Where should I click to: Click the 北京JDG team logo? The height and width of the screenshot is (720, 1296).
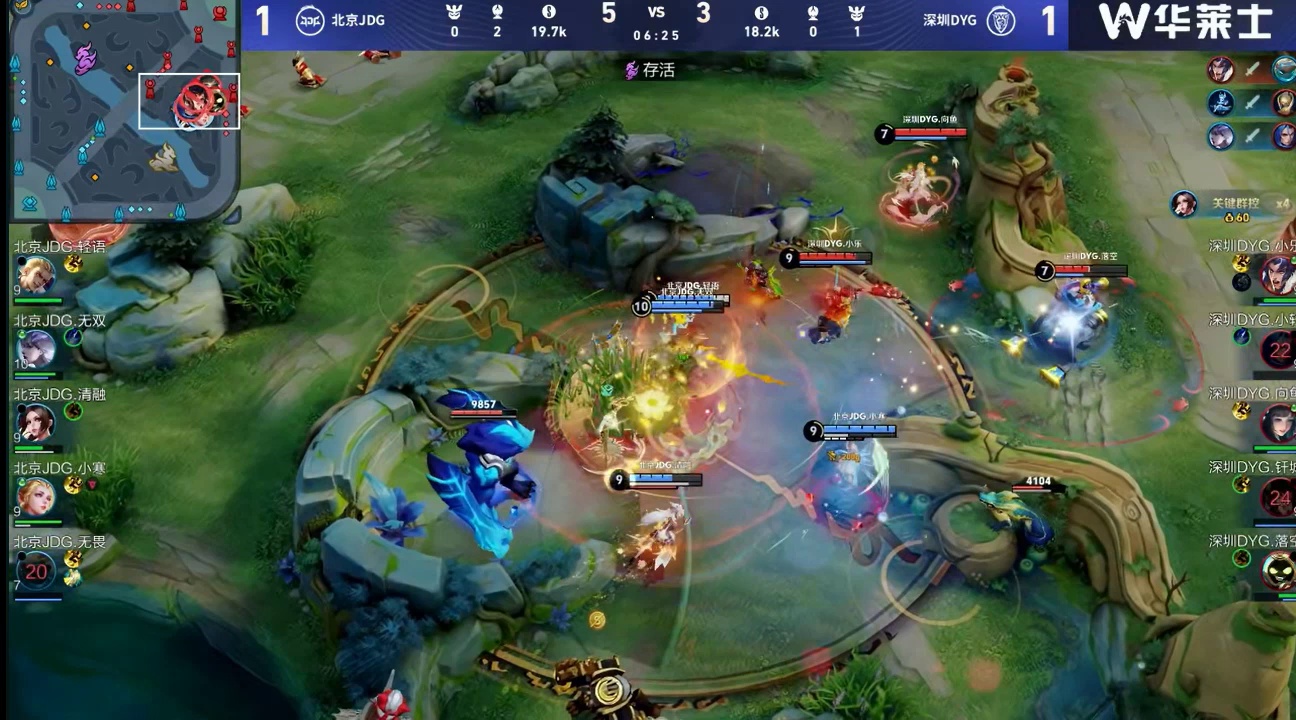pyautogui.click(x=310, y=21)
